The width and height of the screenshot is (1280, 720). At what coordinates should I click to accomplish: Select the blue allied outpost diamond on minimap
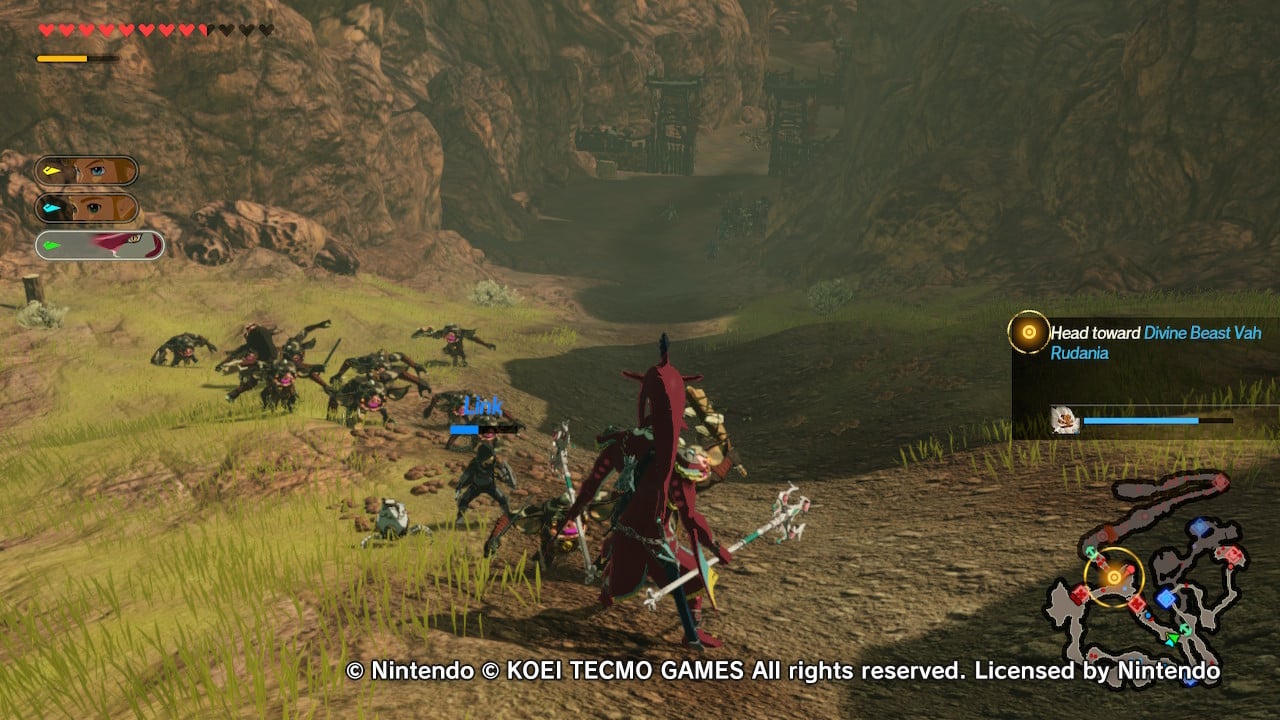[x=1198, y=527]
